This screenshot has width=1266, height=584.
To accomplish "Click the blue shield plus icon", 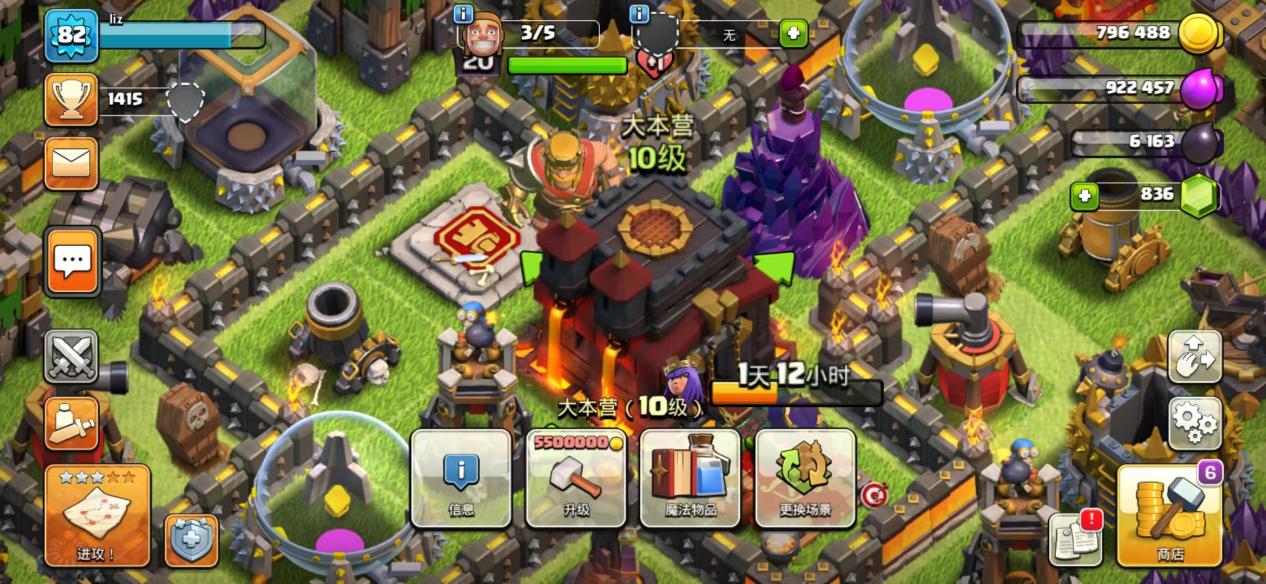I will tap(190, 540).
